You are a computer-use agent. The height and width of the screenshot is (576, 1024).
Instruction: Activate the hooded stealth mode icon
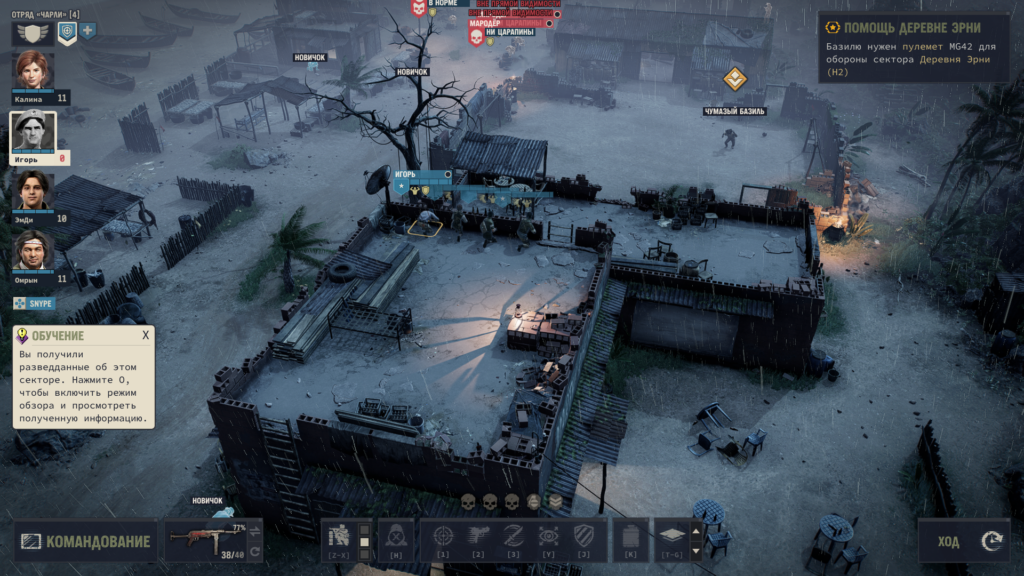pyautogui.click(x=396, y=537)
